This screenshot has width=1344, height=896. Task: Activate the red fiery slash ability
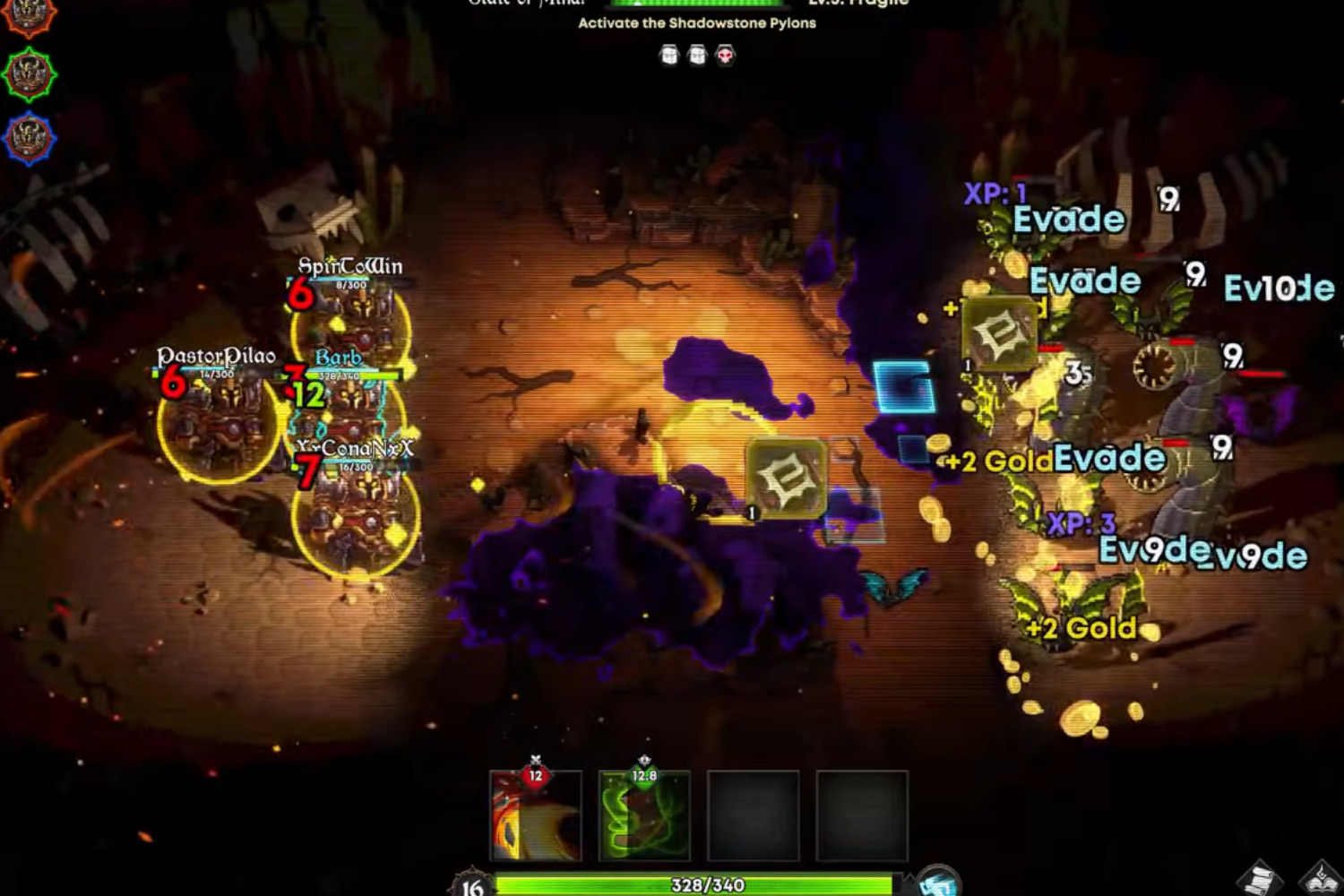[536, 815]
